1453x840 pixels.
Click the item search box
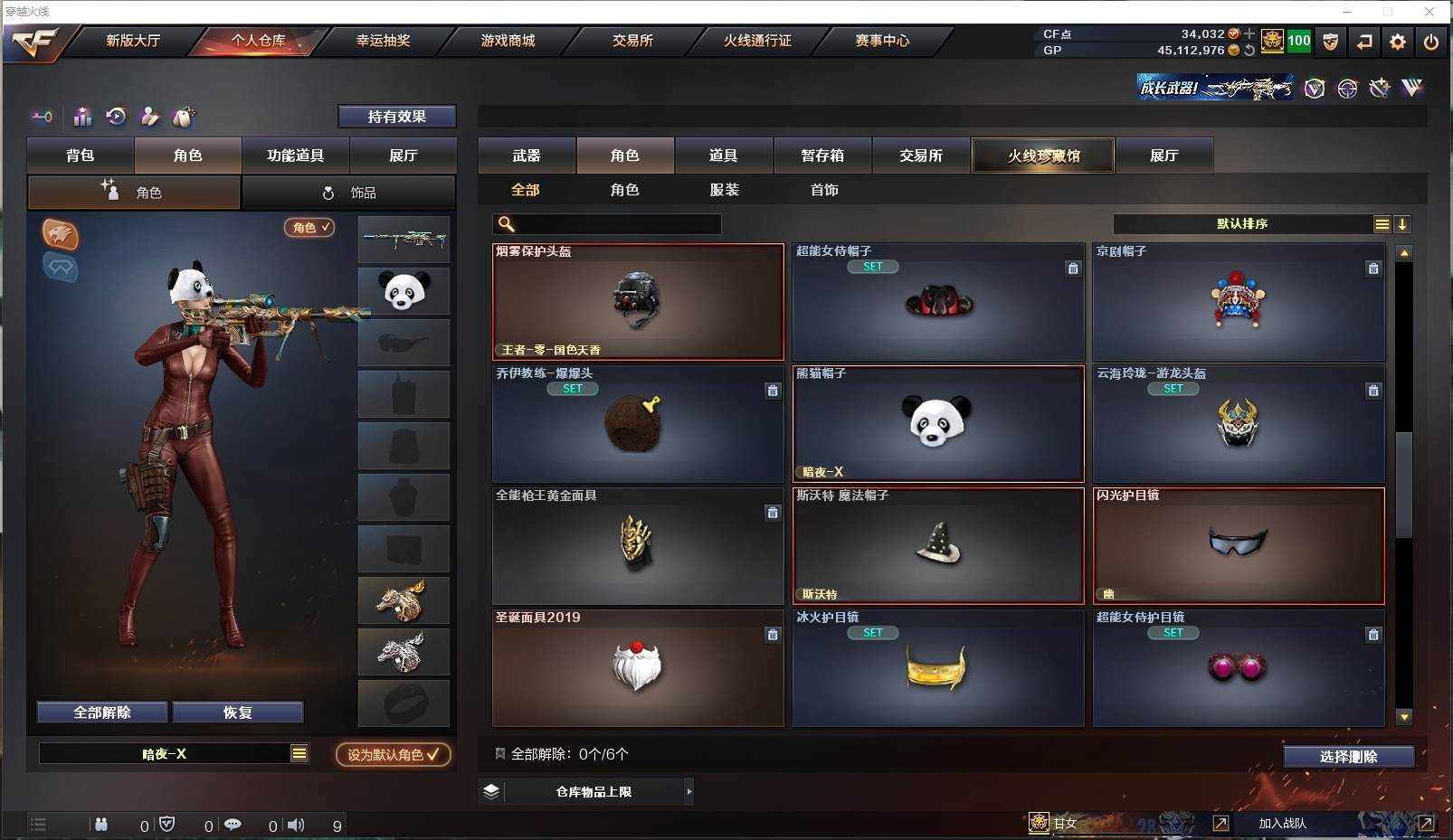tap(617, 224)
